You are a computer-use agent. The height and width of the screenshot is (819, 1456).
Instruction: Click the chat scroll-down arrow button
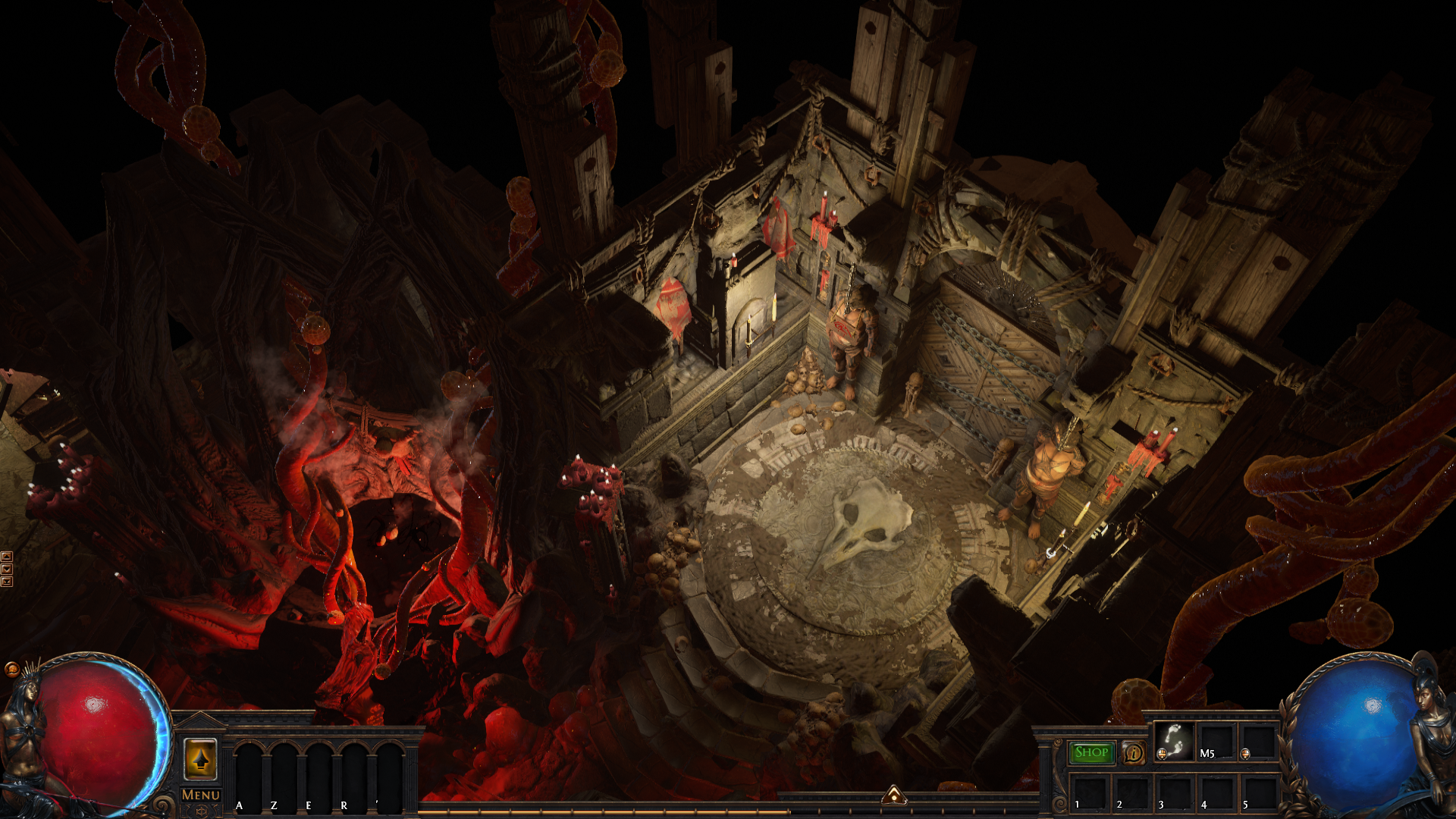[7, 569]
